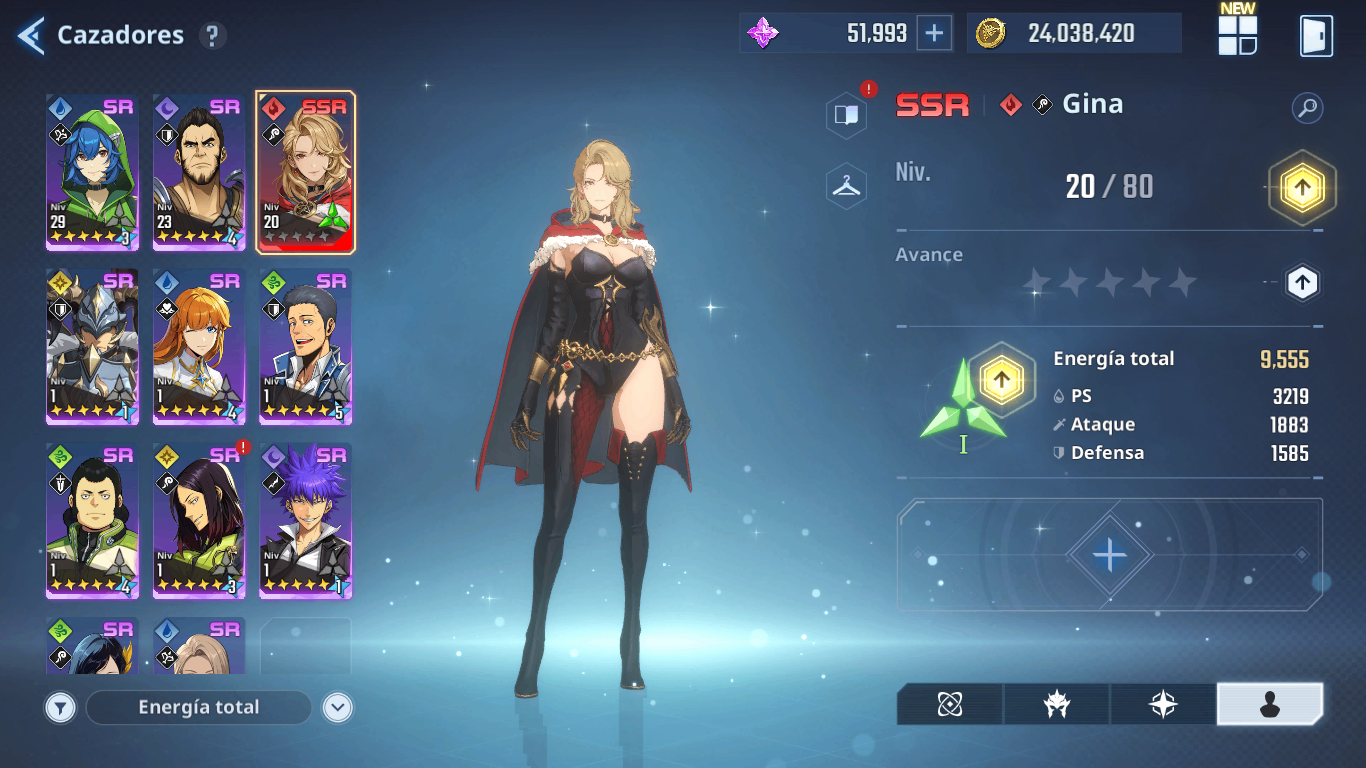
Task: Go back using the Cazadores arrow
Action: click(x=31, y=36)
